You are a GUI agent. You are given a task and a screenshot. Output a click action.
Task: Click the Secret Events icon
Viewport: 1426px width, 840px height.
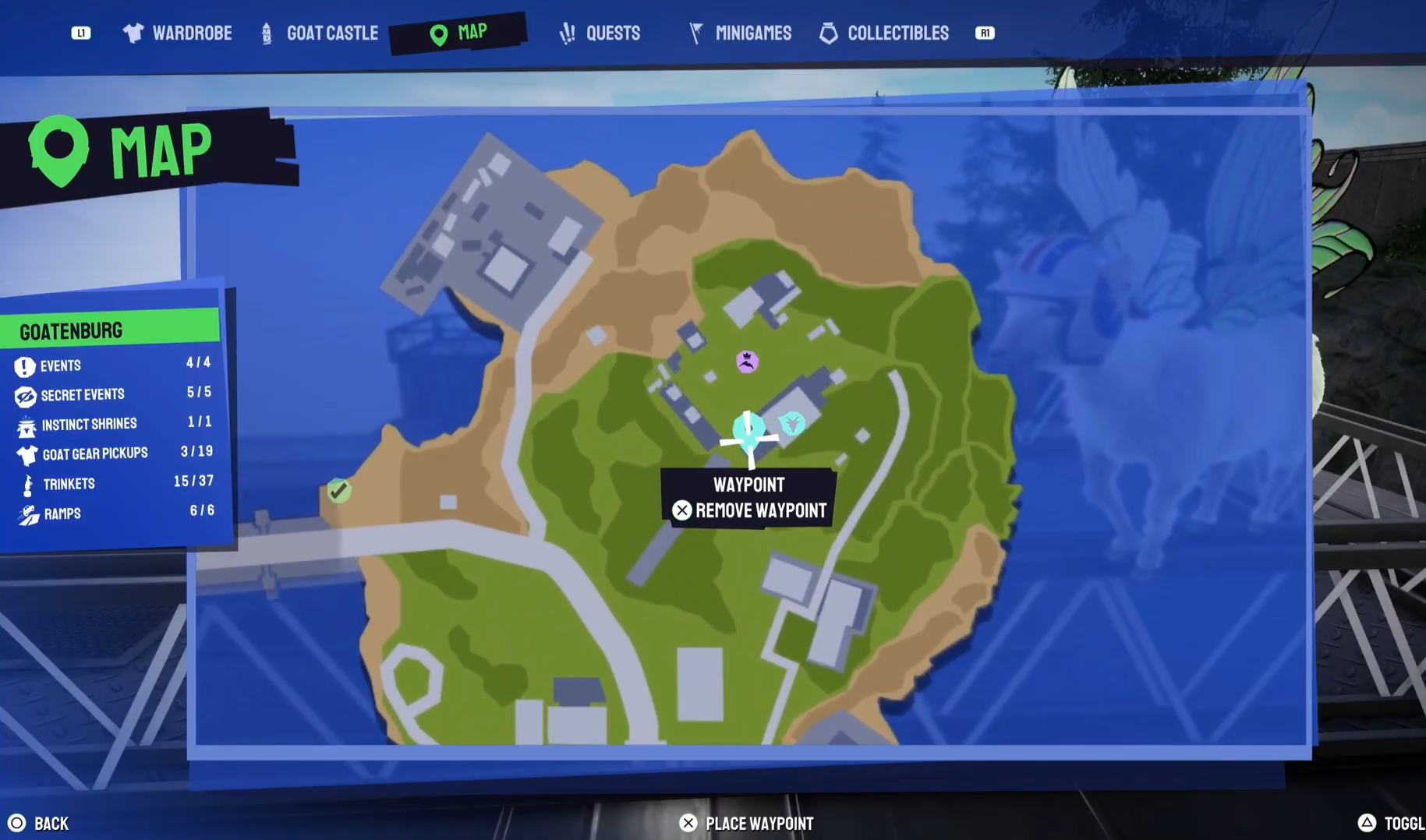[27, 394]
